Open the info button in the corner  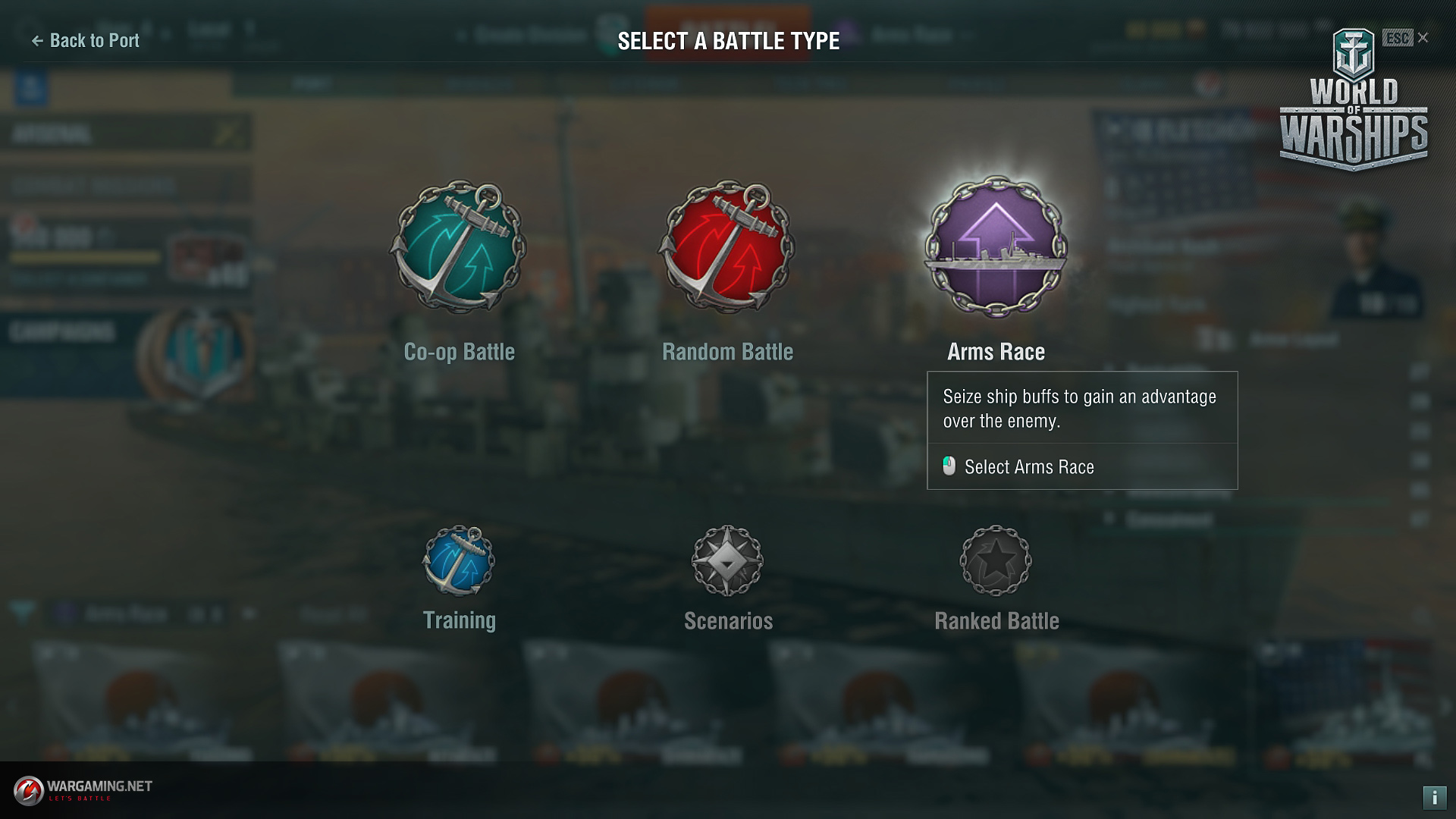(x=1434, y=797)
